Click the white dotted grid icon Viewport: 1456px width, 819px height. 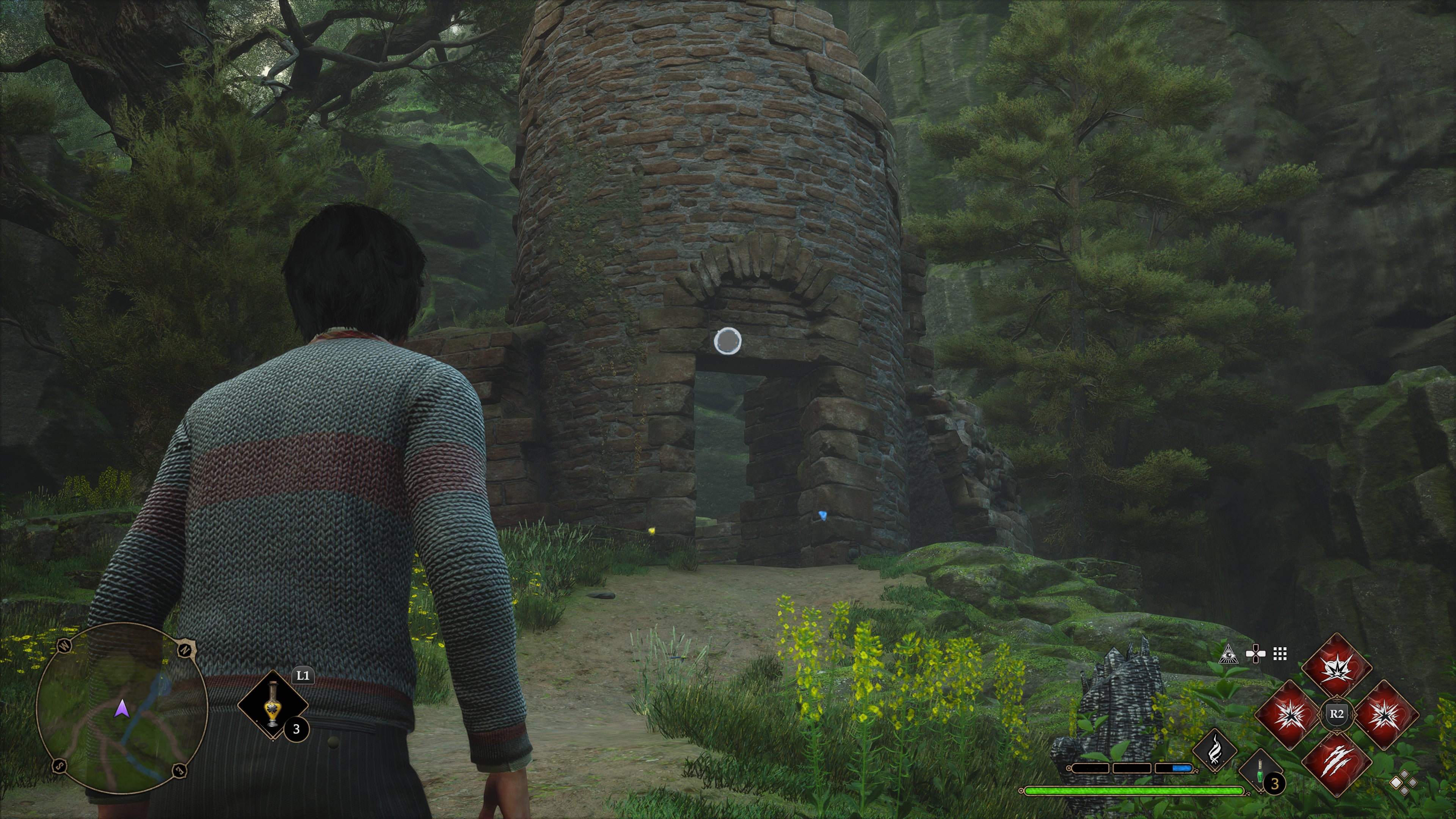(x=1280, y=654)
